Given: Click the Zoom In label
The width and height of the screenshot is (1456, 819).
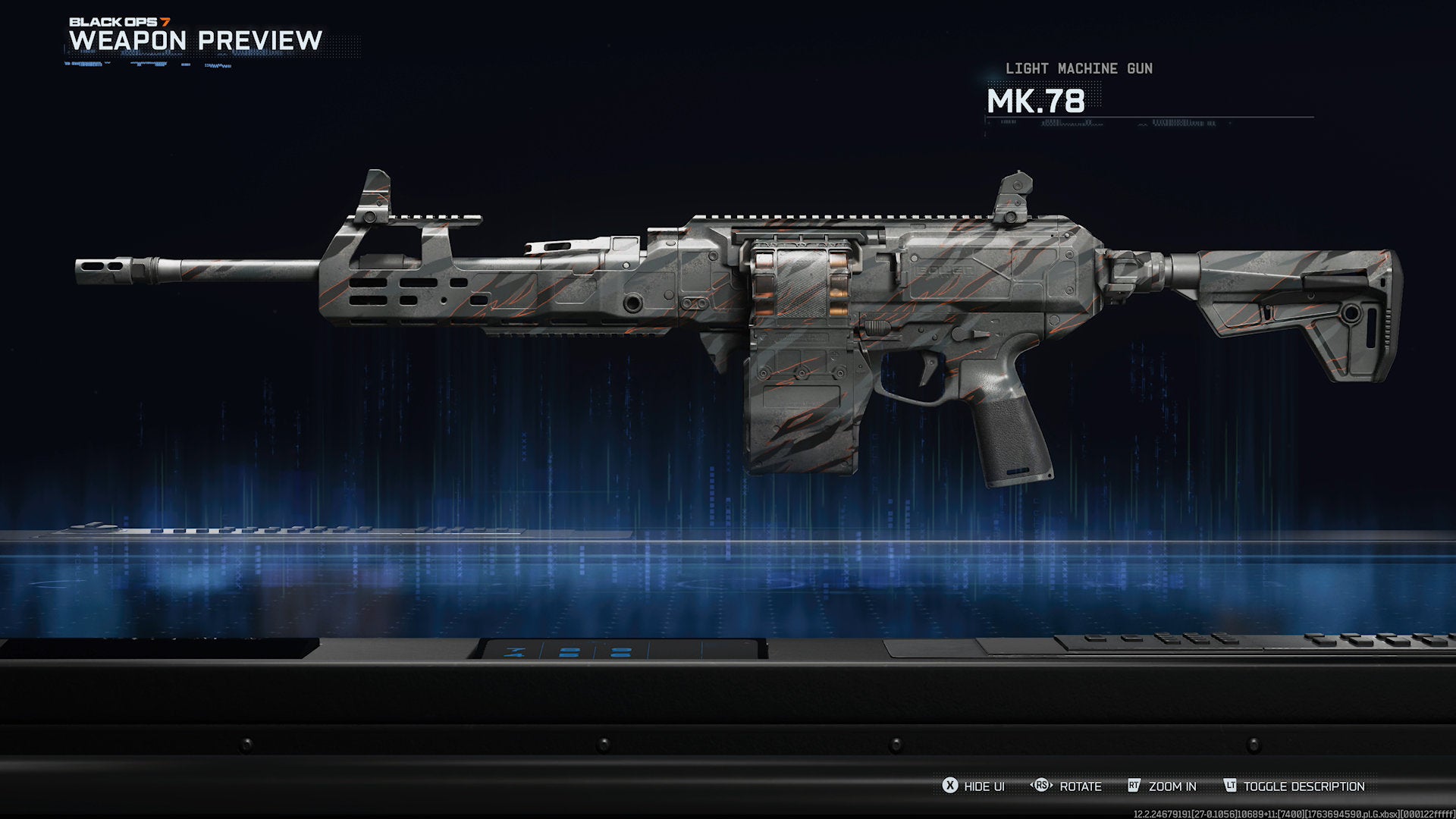Looking at the screenshot, I should tap(1173, 786).
